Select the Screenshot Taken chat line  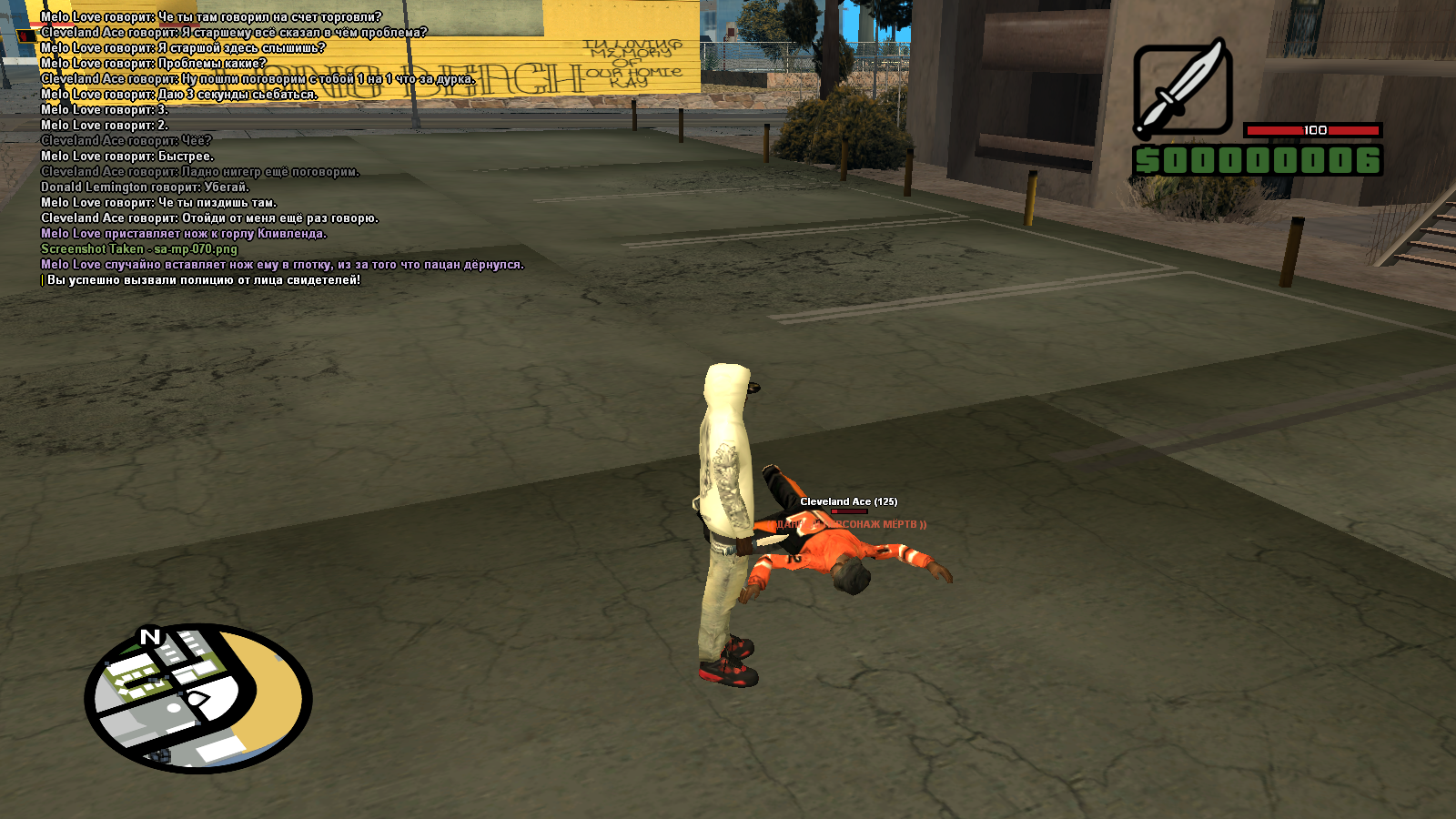coord(139,249)
